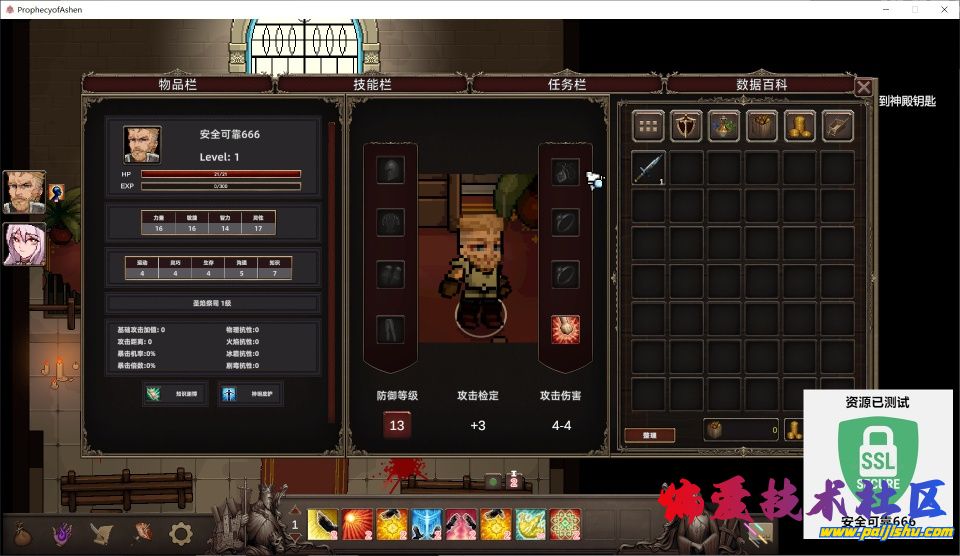Open the 数据百科 encyclopedia tab

(x=762, y=85)
